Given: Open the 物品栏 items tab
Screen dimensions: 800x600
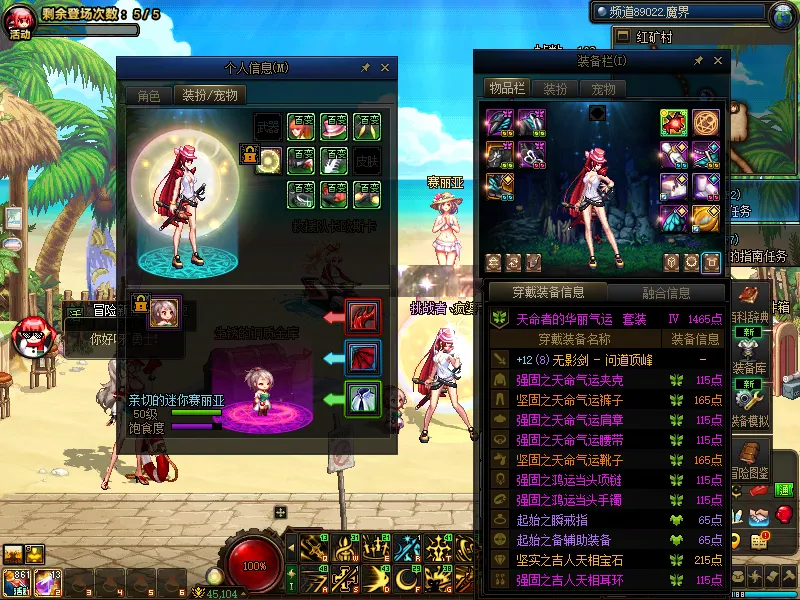Looking at the screenshot, I should click(x=506, y=89).
